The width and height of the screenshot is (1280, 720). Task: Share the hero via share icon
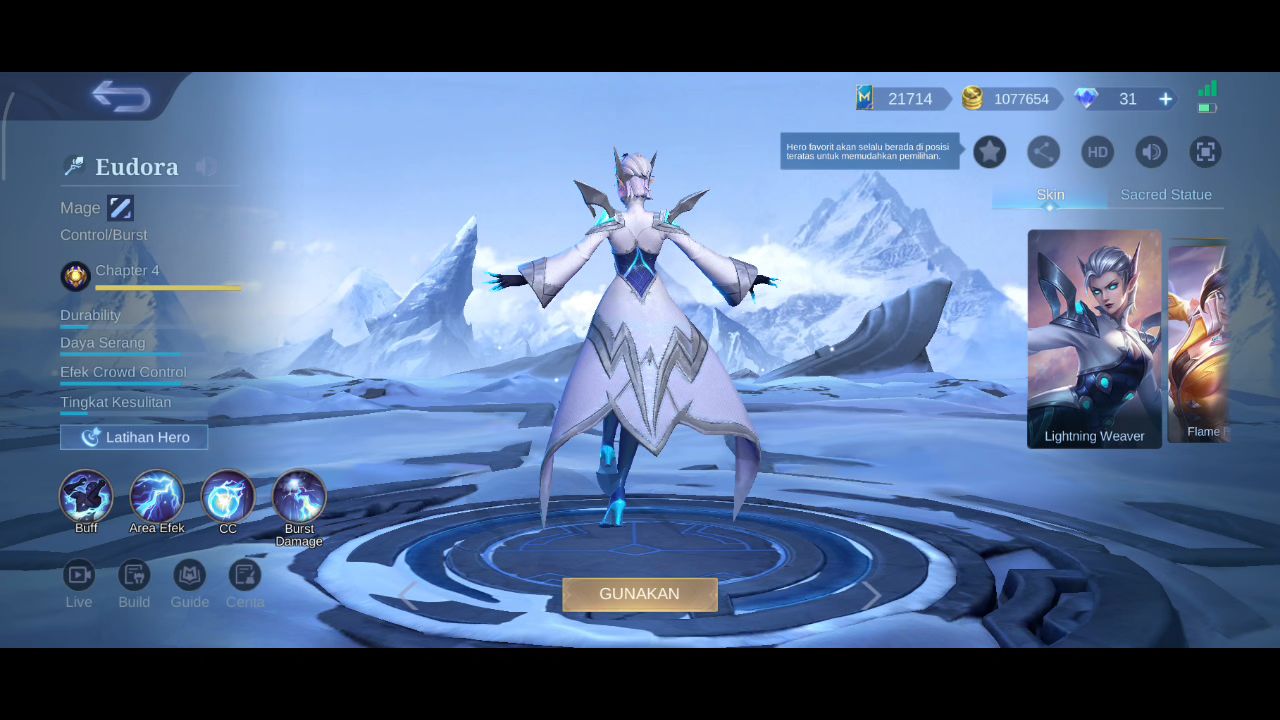[1043, 152]
